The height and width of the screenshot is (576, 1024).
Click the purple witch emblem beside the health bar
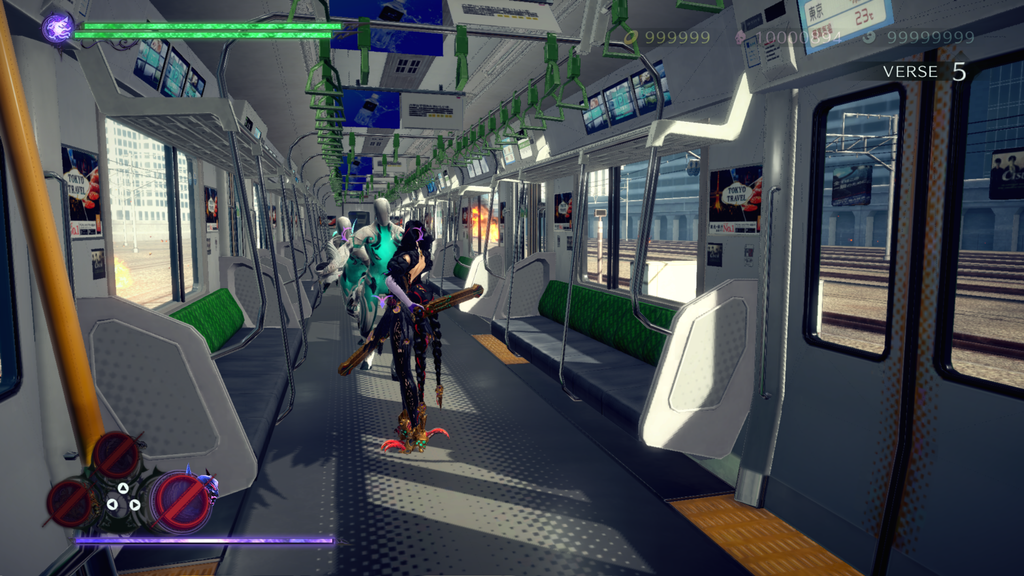[x=57, y=27]
